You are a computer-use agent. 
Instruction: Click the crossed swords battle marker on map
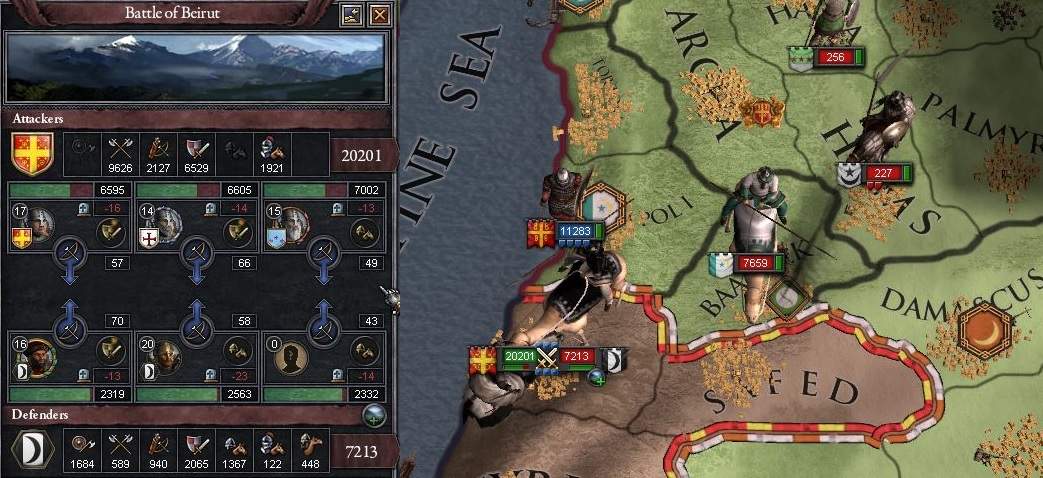[x=546, y=356]
